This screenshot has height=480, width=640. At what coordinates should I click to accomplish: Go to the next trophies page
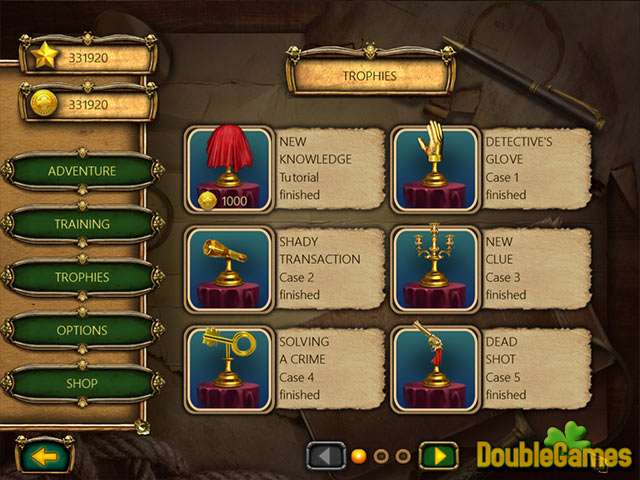(x=438, y=457)
